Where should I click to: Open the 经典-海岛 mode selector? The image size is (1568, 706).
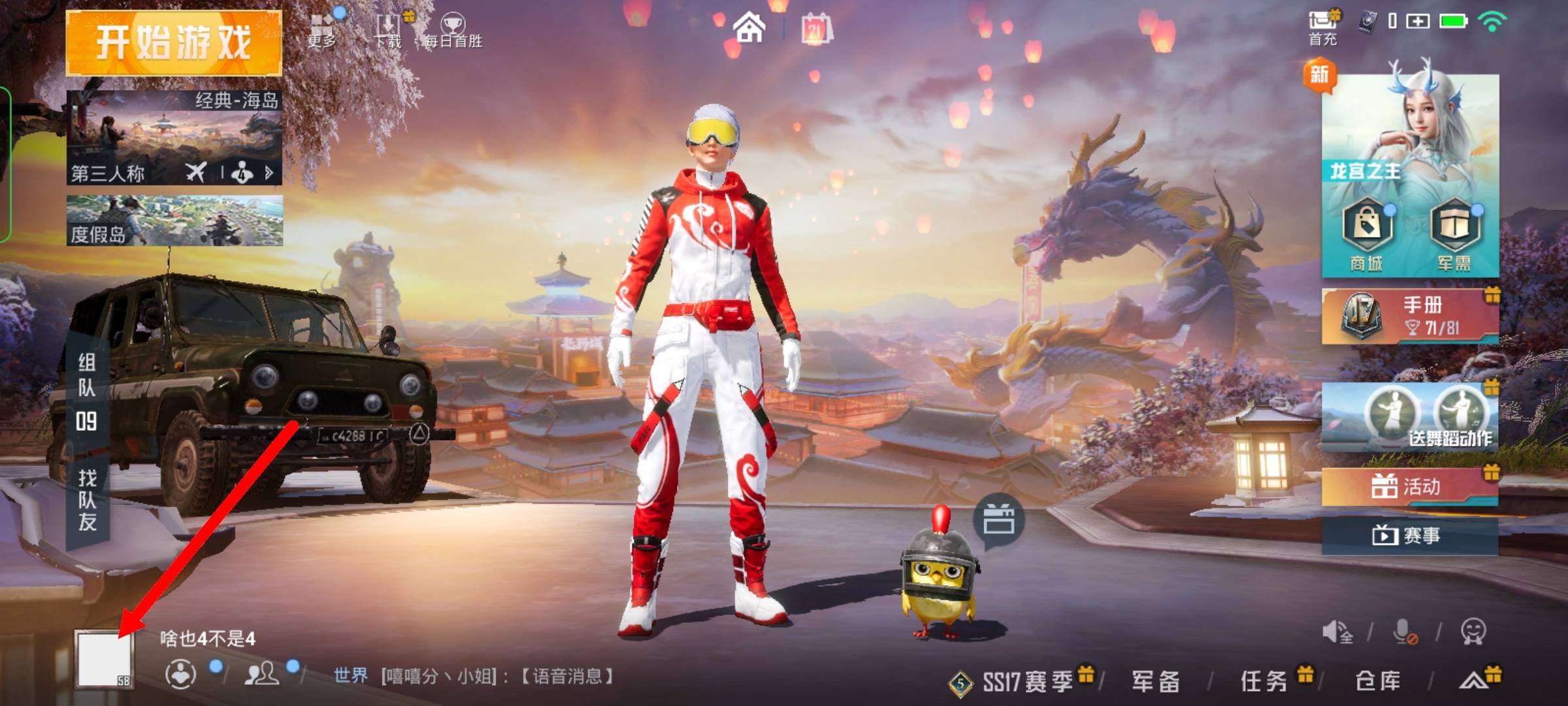click(x=174, y=139)
